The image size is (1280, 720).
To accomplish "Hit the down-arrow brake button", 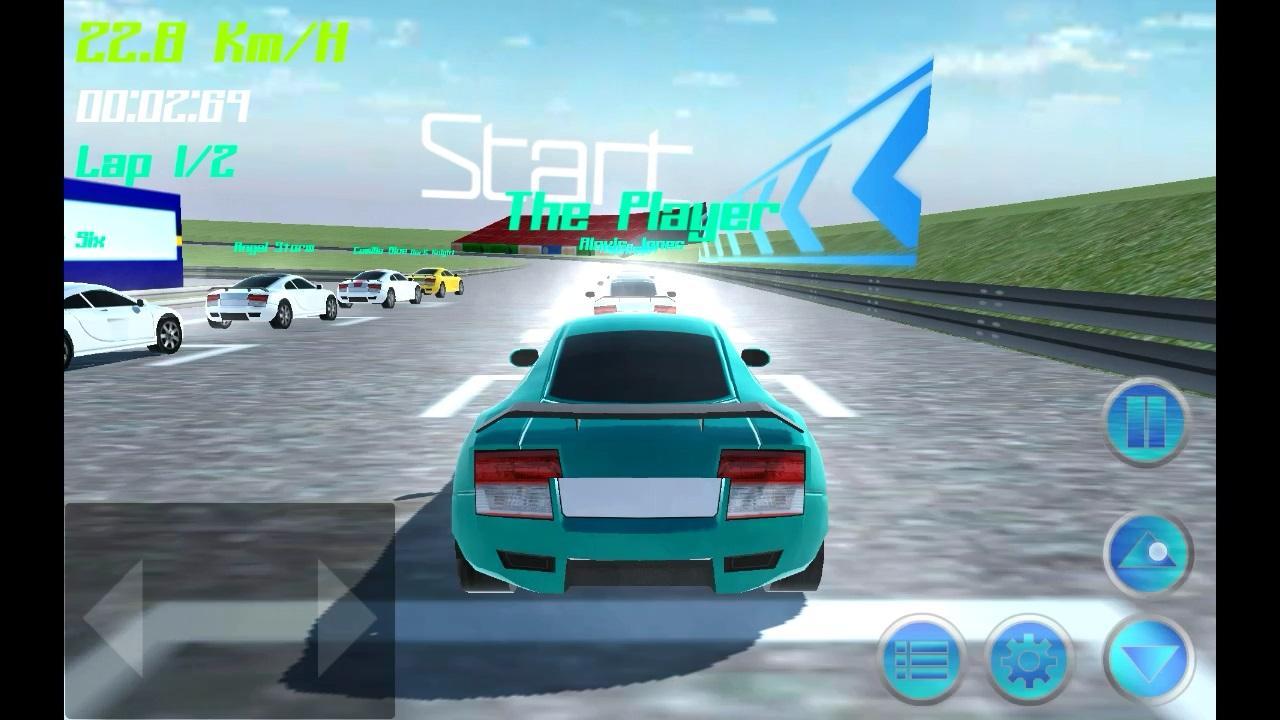I will (1149, 659).
